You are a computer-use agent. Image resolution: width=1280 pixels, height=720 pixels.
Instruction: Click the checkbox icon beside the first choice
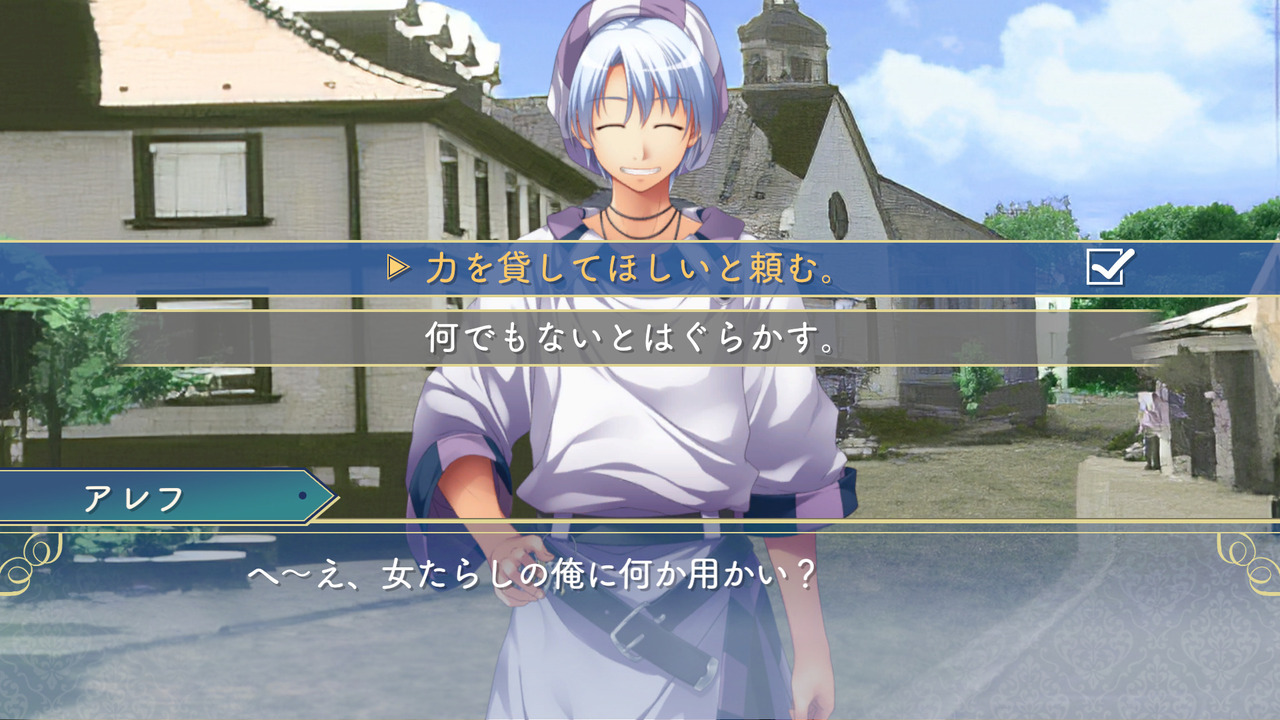(1103, 268)
